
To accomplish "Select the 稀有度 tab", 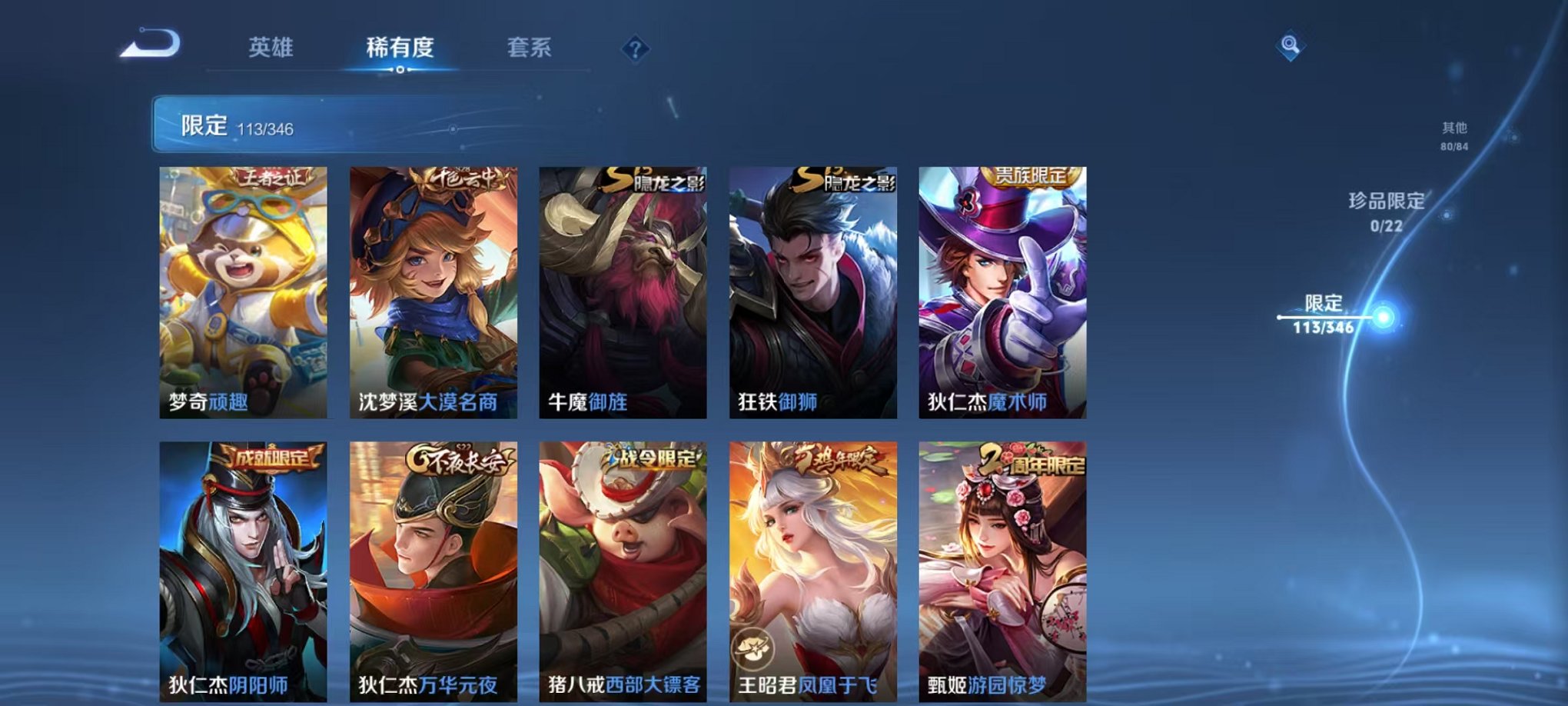I will (400, 46).
